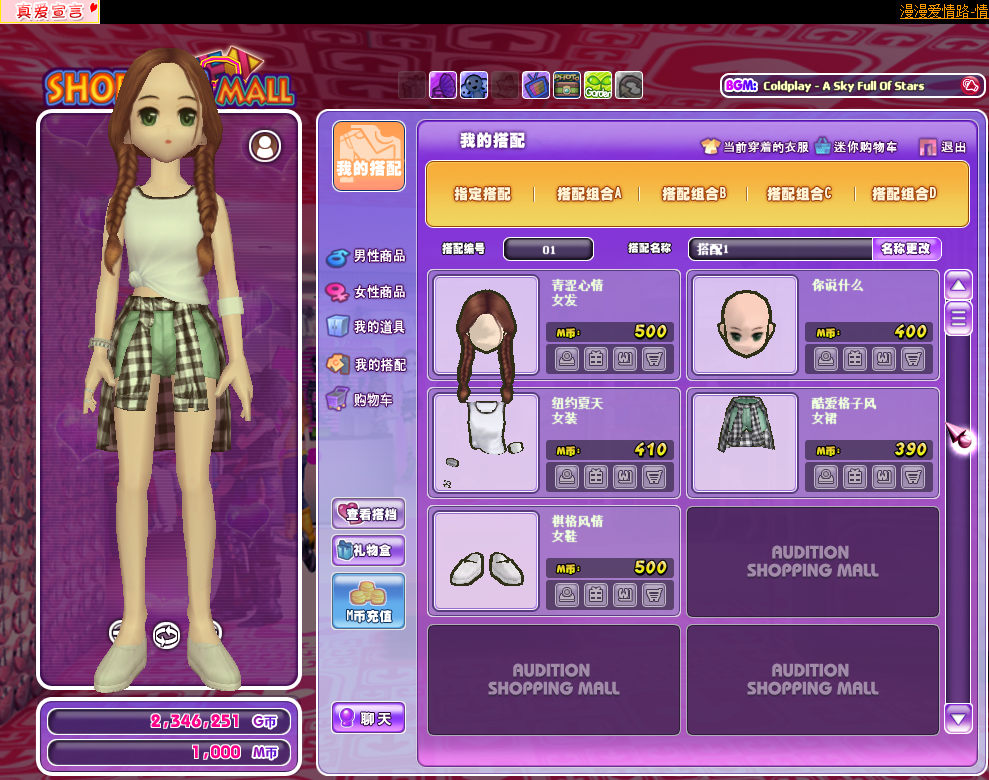Select the 搭配组合B tab
Image resolution: width=989 pixels, height=780 pixels.
(693, 194)
